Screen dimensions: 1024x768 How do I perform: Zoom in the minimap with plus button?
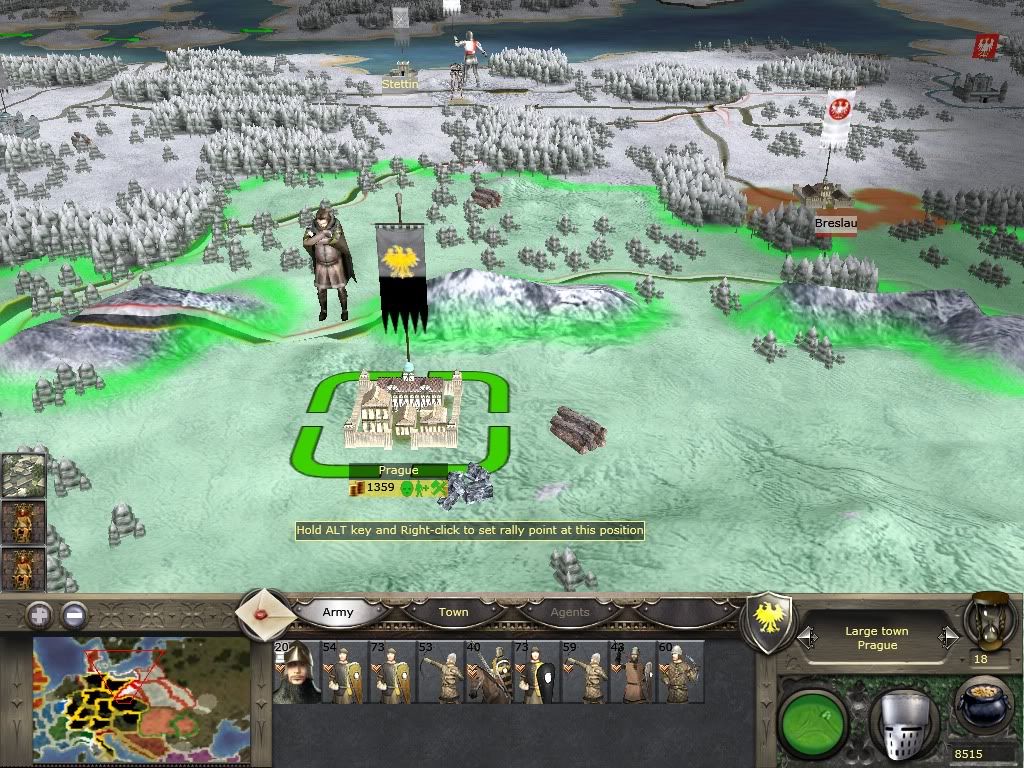tap(40, 615)
